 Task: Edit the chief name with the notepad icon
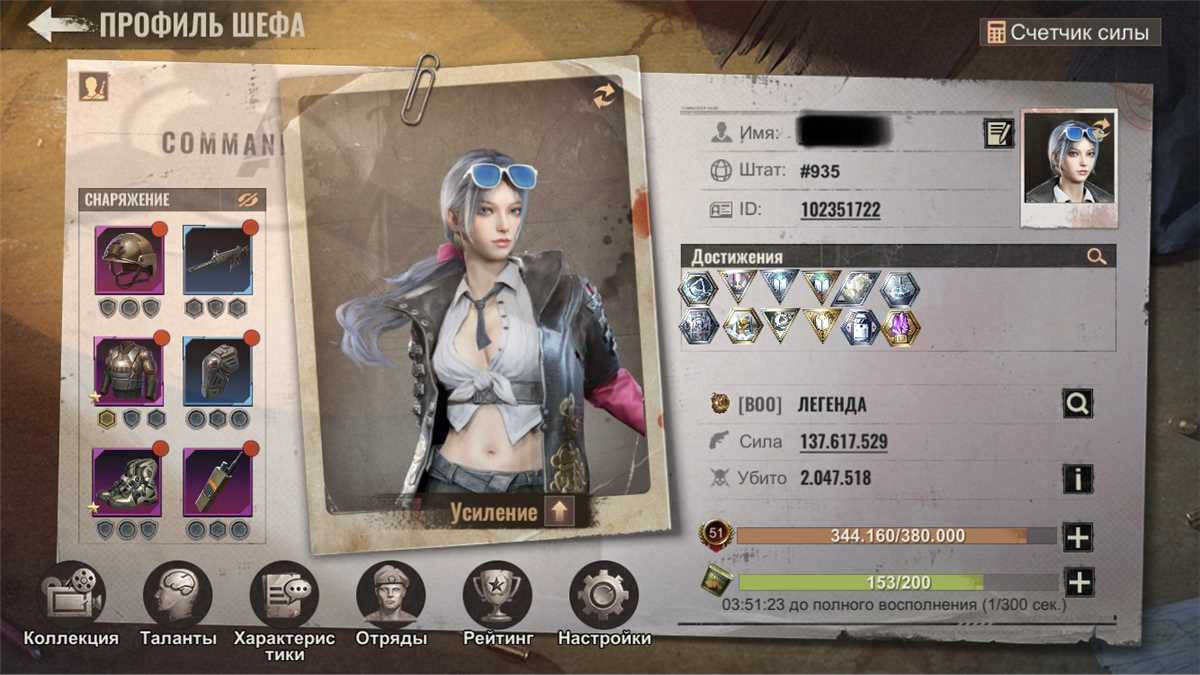click(x=998, y=133)
